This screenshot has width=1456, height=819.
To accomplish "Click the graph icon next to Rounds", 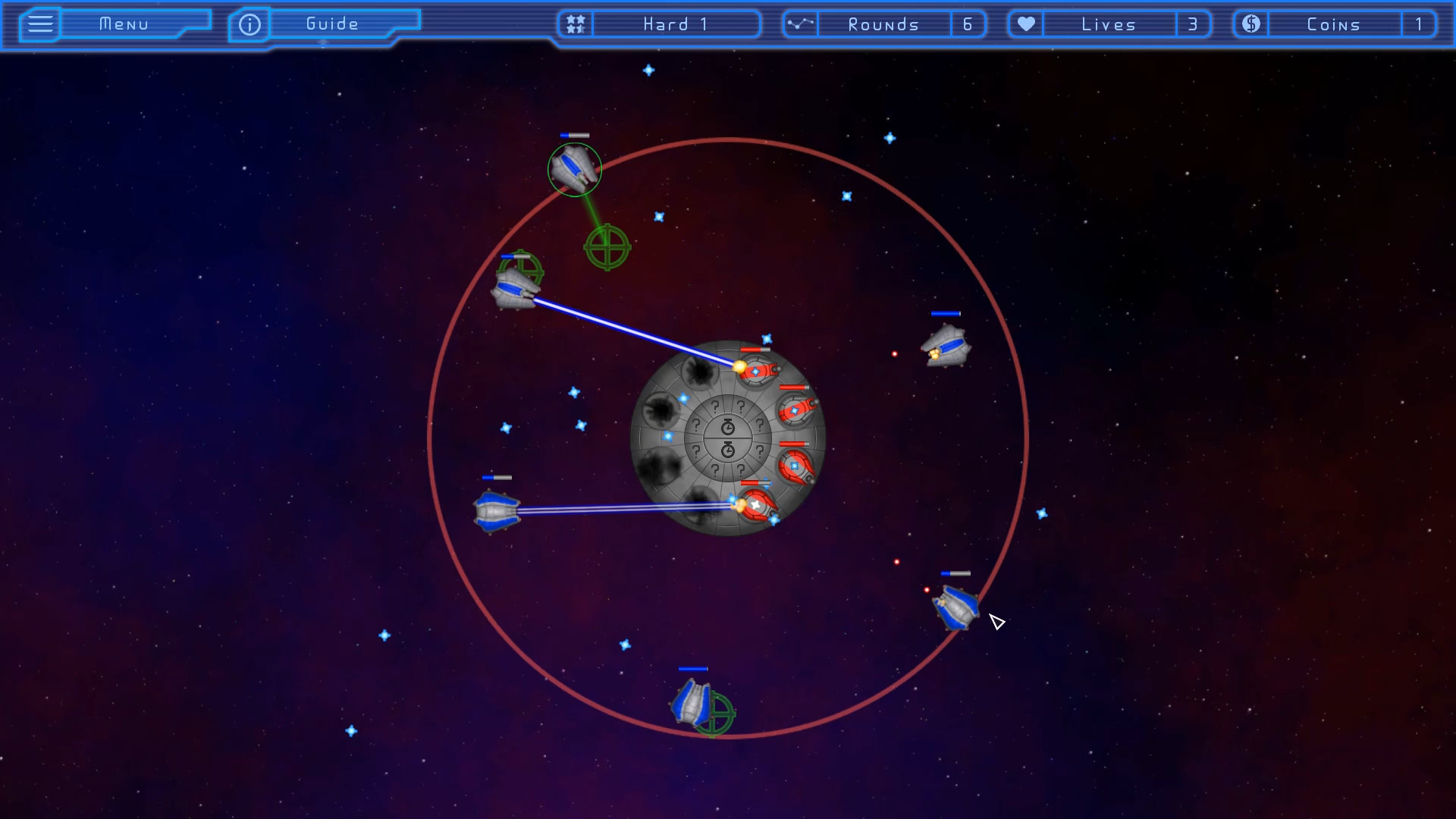I will [801, 24].
